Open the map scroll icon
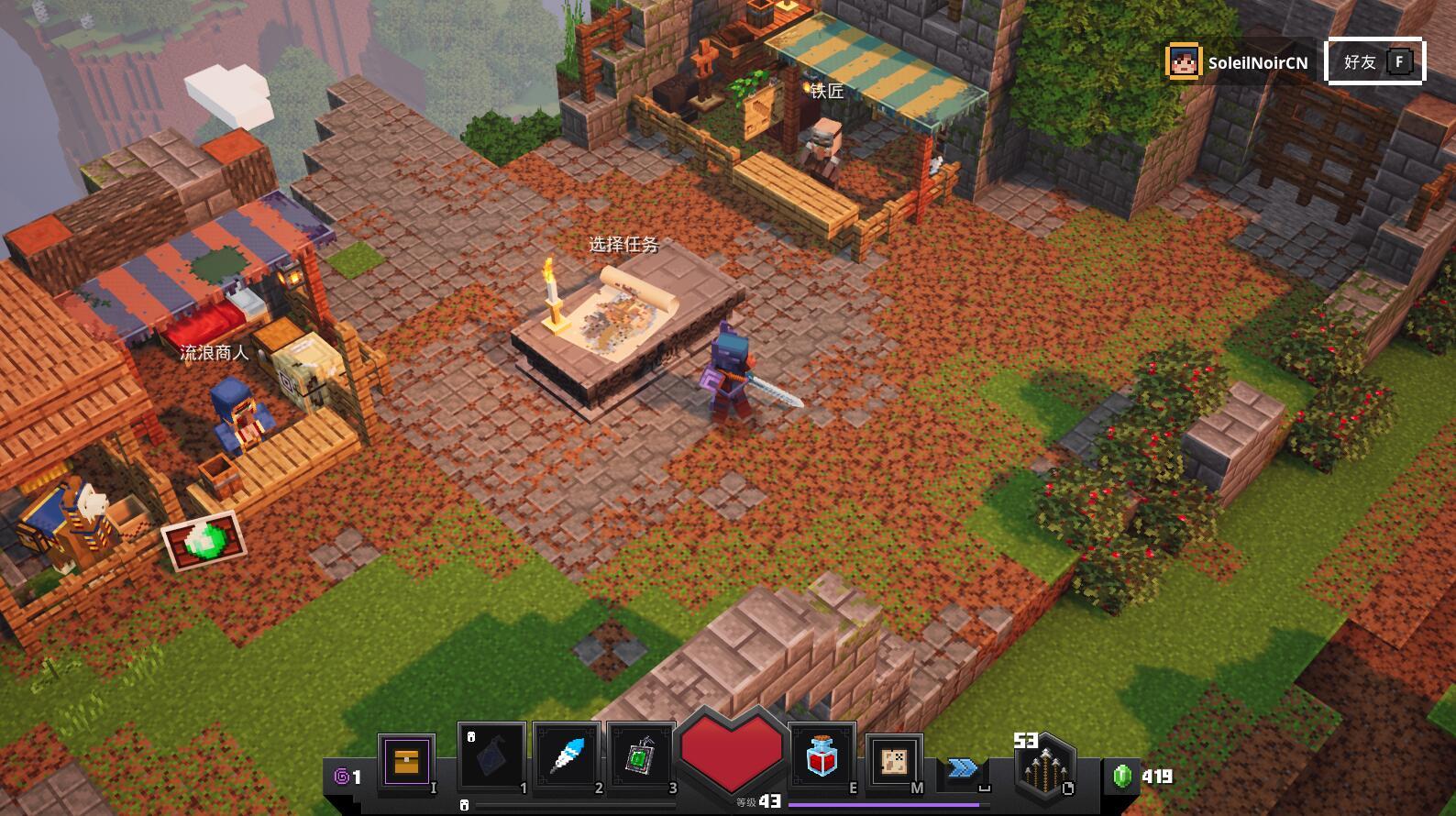Screen dimensions: 1456x816 [x=894, y=761]
